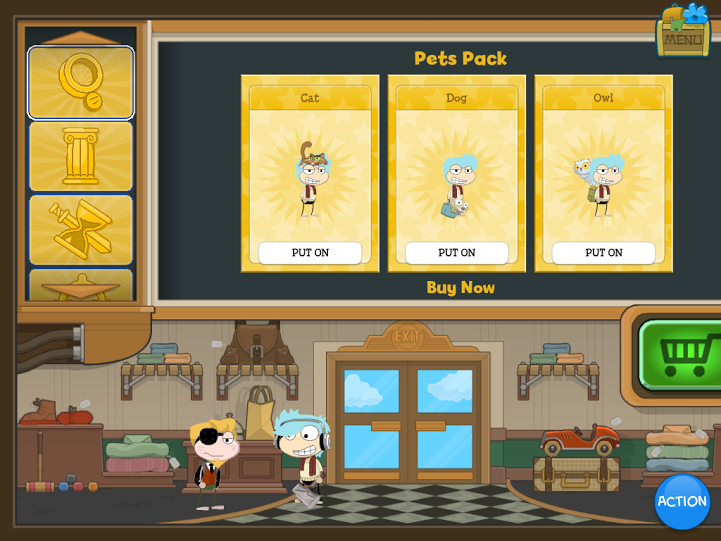Put on the Cat pet
721x541 pixels.
pyautogui.click(x=310, y=253)
